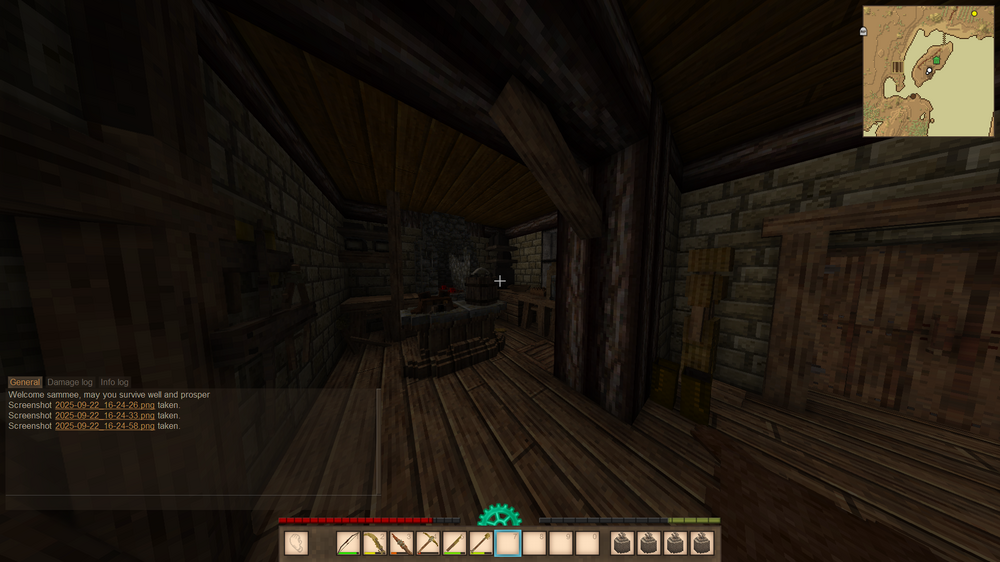
Task: Open screenshot link 2025-09-22_16-24-26.png
Action: pyautogui.click(x=105, y=405)
